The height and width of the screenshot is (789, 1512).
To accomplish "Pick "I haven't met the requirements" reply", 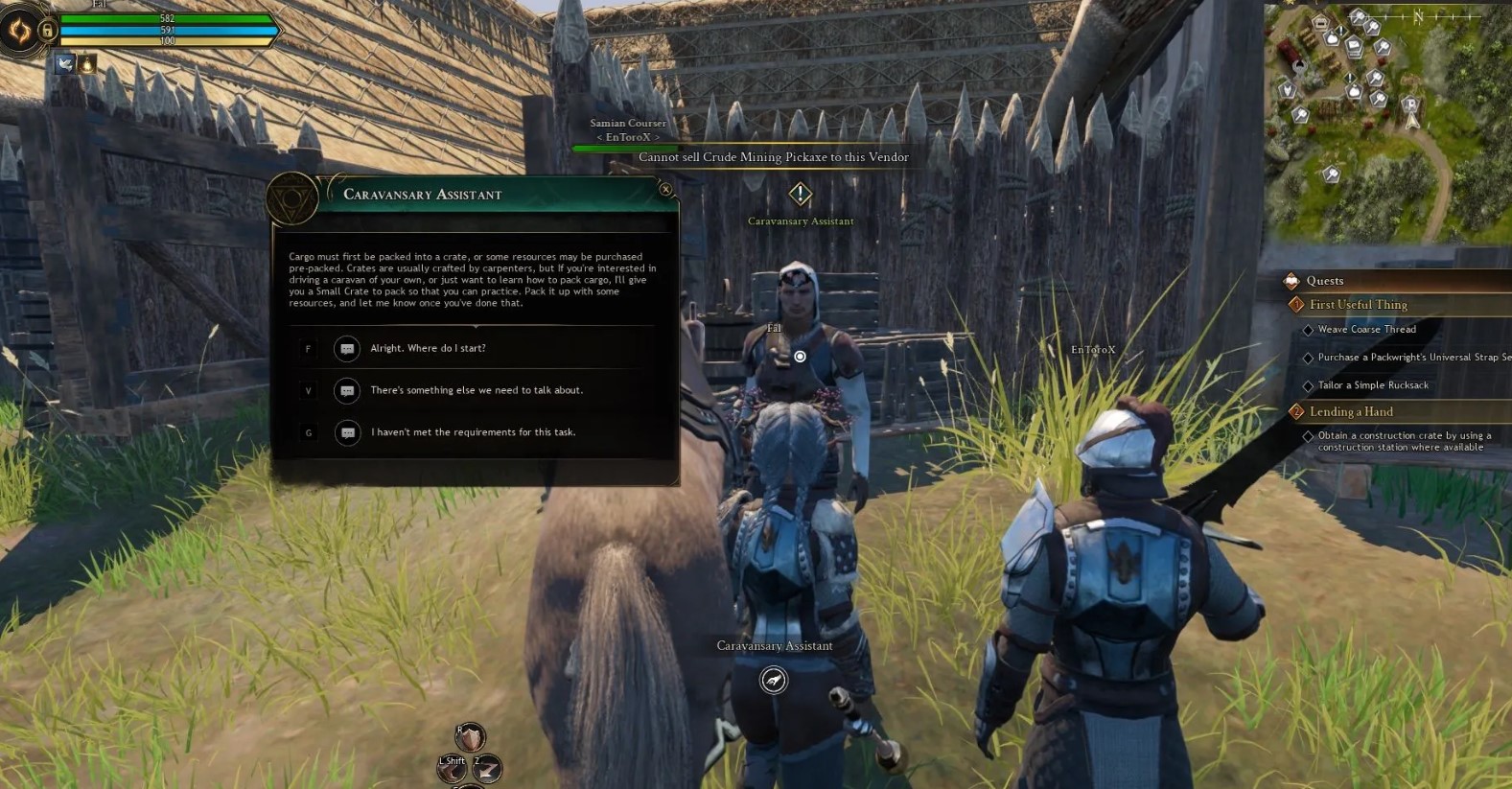I will [473, 432].
